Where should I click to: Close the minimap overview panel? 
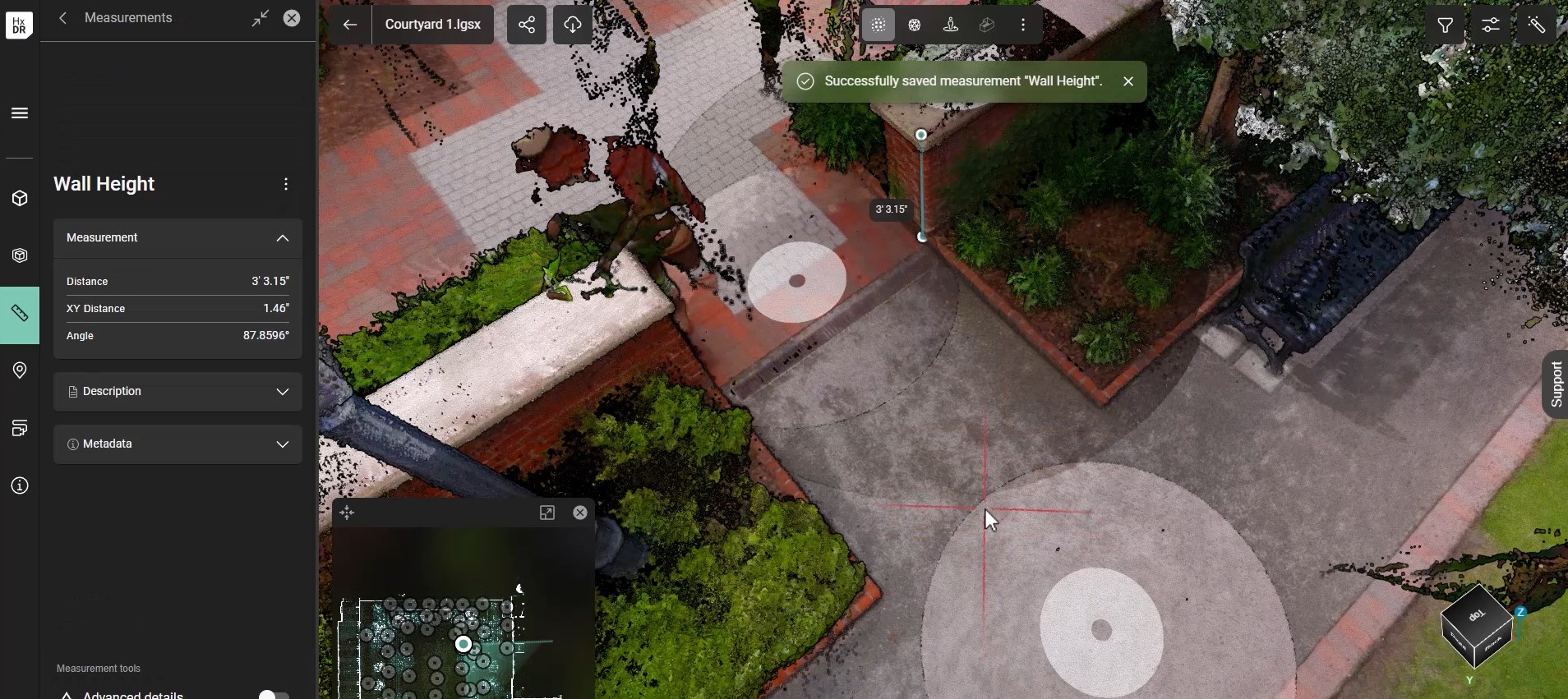click(580, 513)
